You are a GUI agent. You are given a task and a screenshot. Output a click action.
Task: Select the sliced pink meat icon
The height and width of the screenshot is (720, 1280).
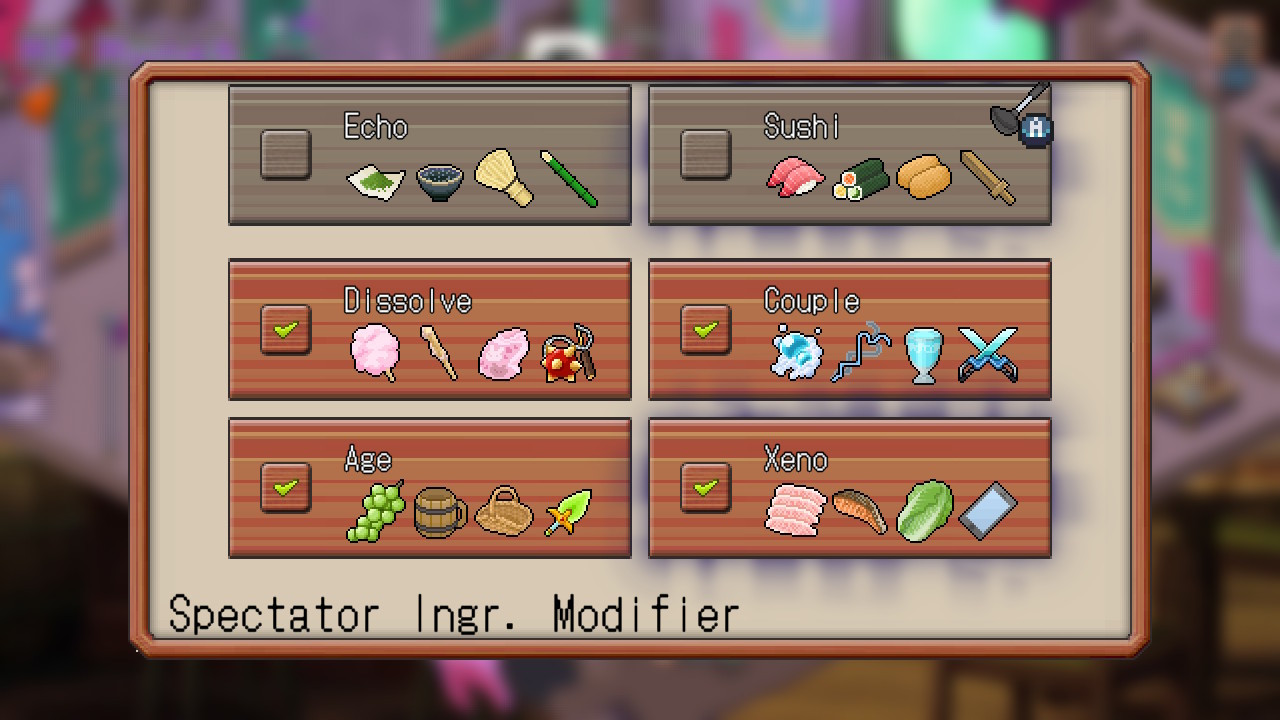pyautogui.click(x=795, y=511)
